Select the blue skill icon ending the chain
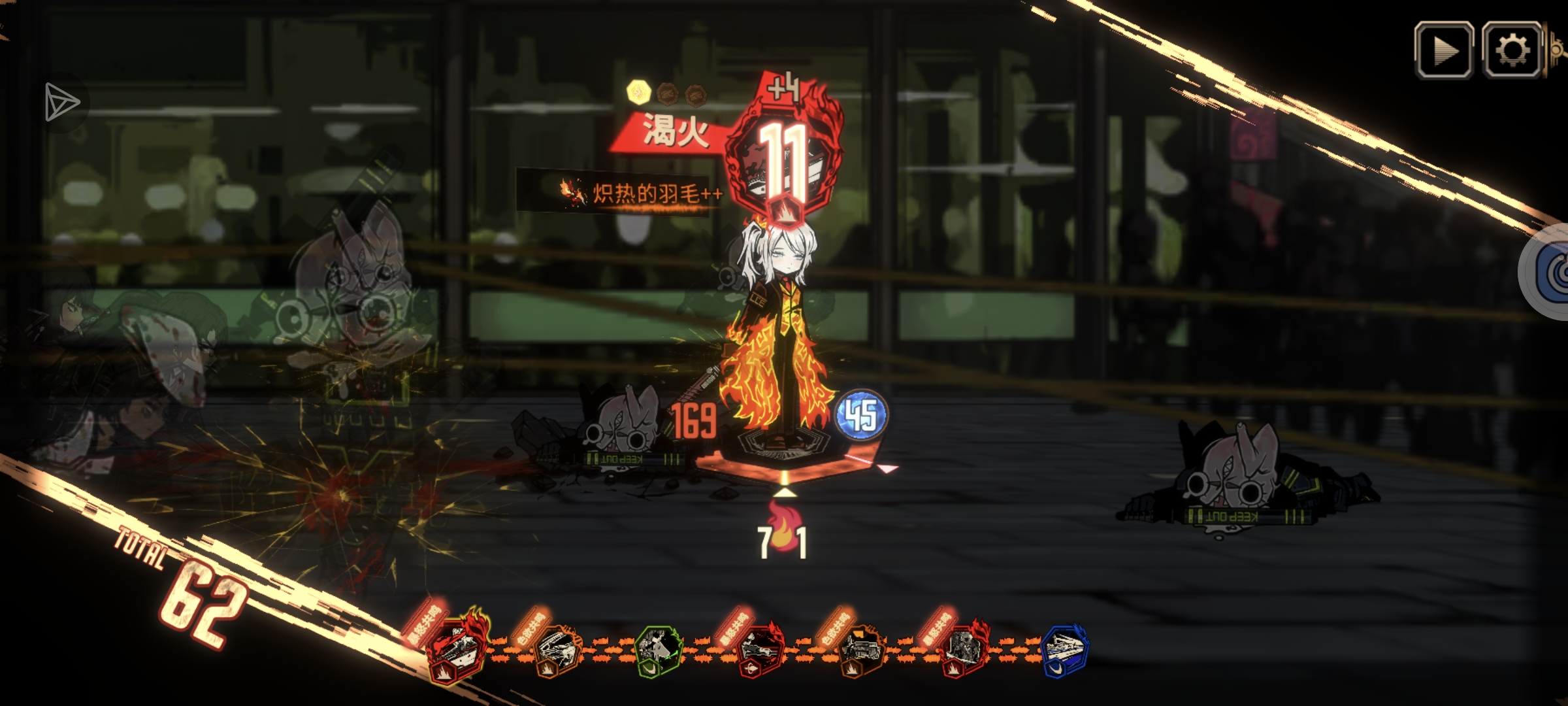 1063,650
